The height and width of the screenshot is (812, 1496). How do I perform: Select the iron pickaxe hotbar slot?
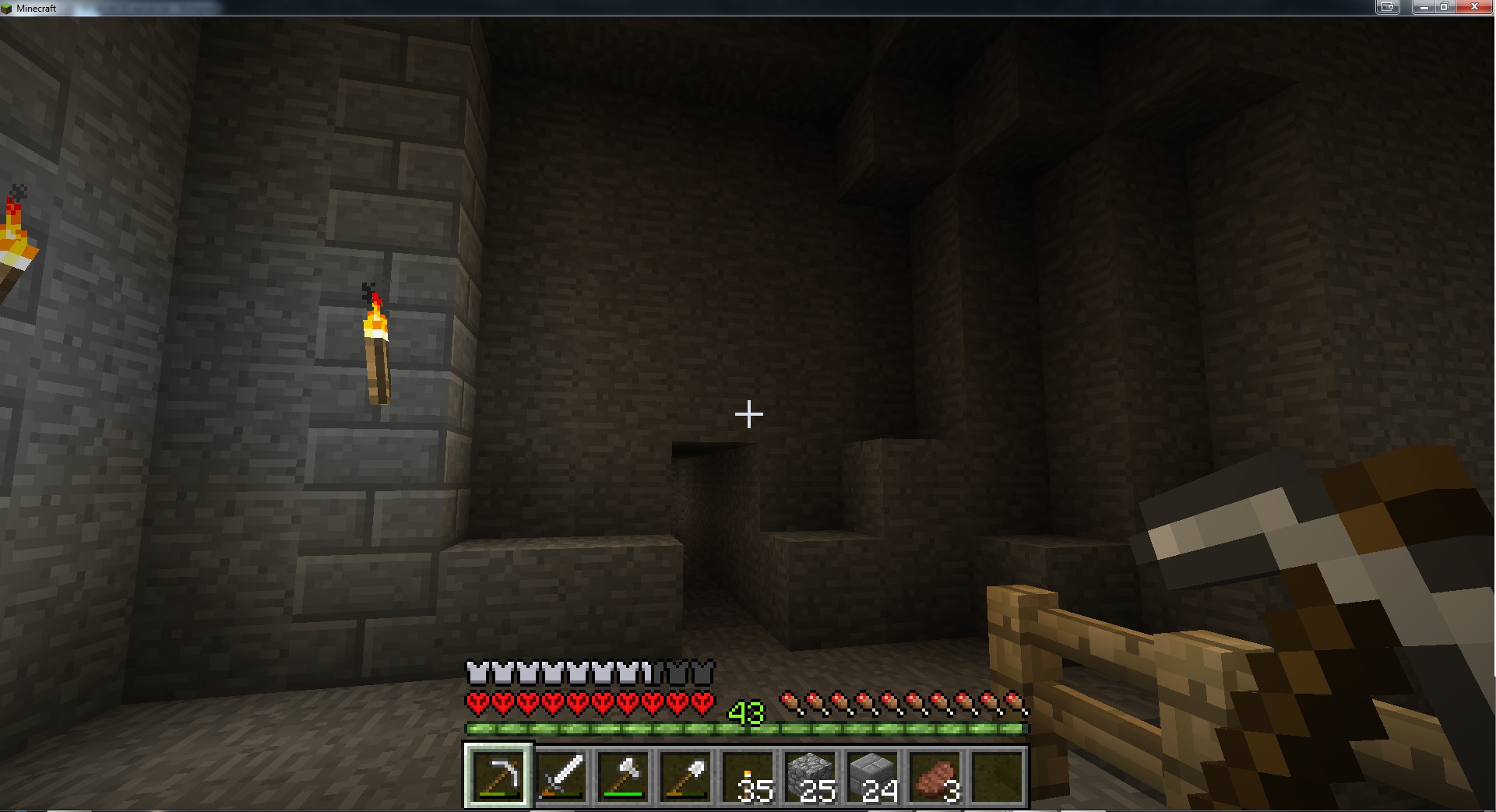pos(498,775)
